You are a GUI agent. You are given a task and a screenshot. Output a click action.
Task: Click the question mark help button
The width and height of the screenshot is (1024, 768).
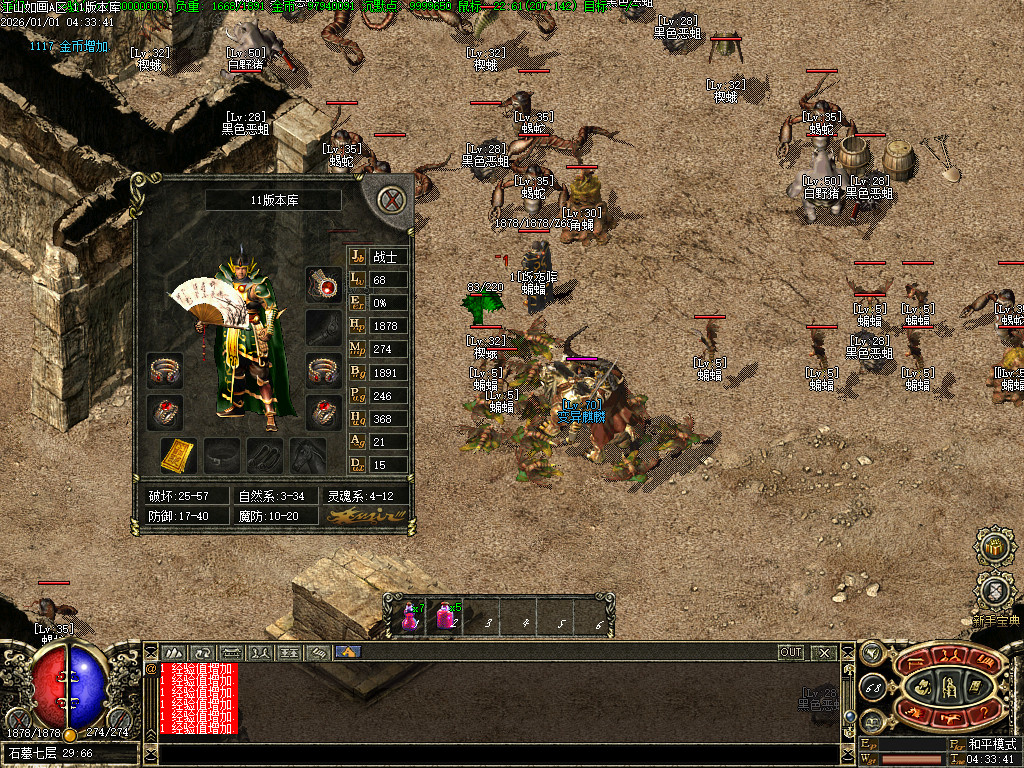pyautogui.click(x=983, y=712)
